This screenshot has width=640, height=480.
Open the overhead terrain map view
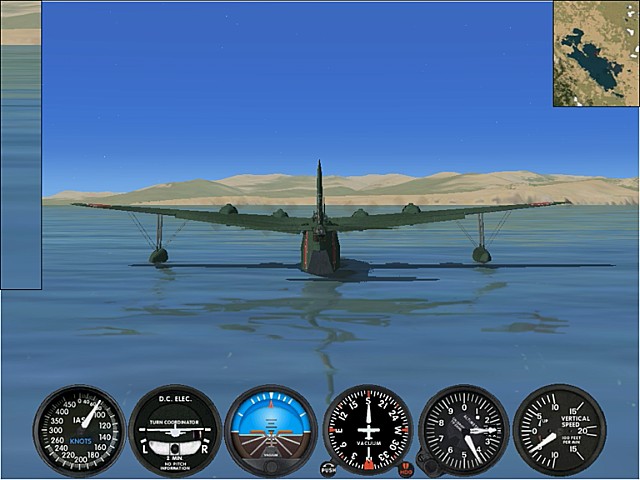(x=596, y=53)
